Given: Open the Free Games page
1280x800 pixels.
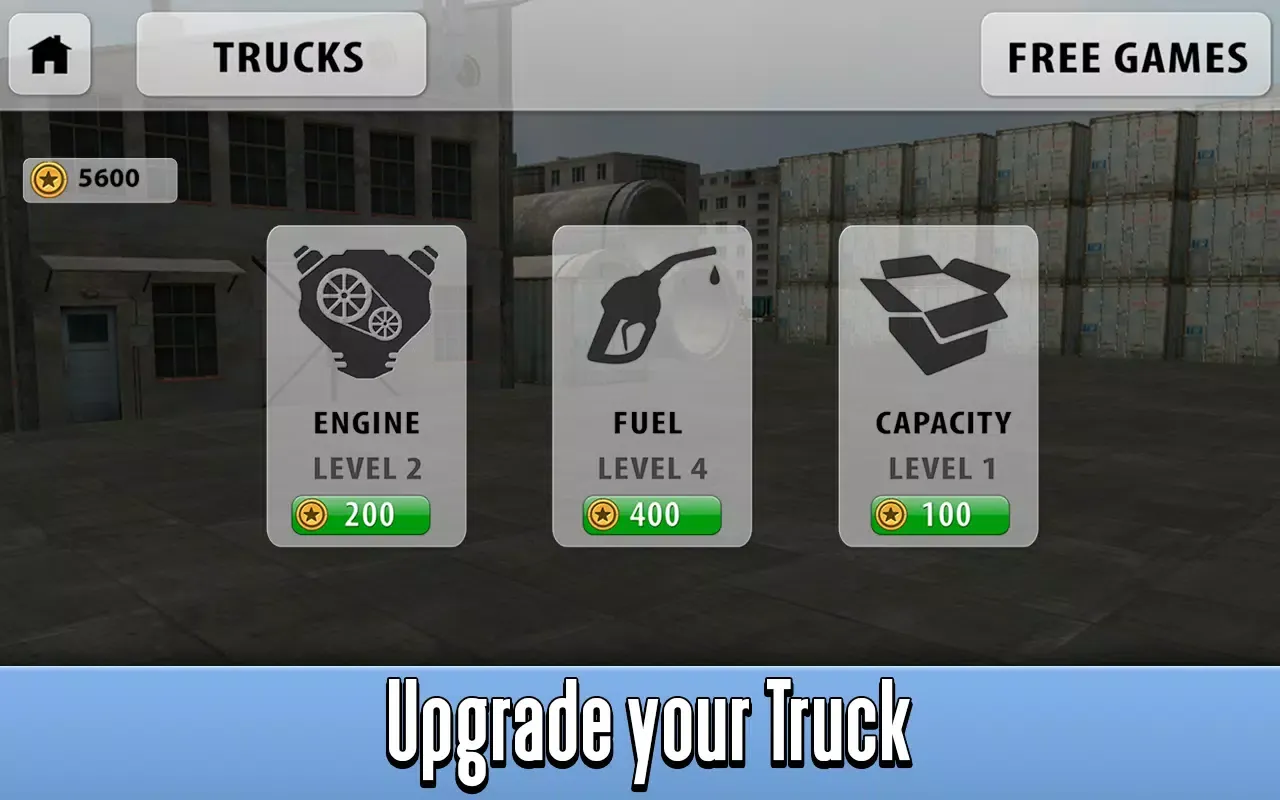Looking at the screenshot, I should pyautogui.click(x=1126, y=56).
